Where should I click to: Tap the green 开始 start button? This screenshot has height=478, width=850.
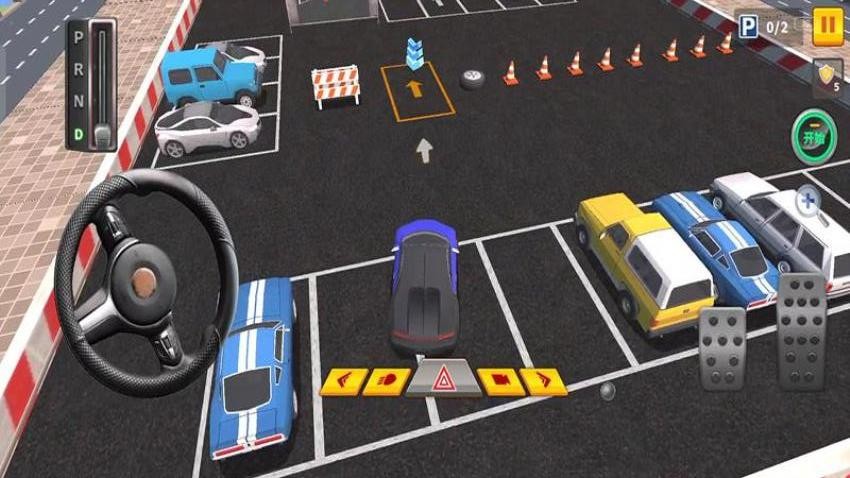pos(815,137)
